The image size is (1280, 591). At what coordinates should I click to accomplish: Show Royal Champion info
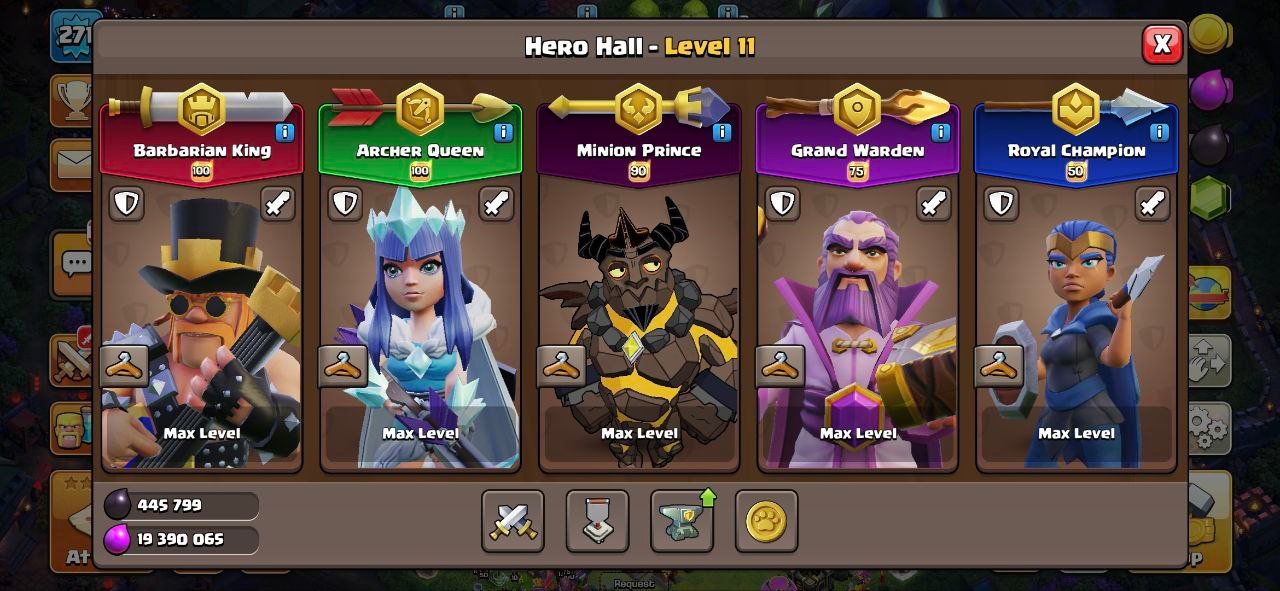tap(1159, 132)
